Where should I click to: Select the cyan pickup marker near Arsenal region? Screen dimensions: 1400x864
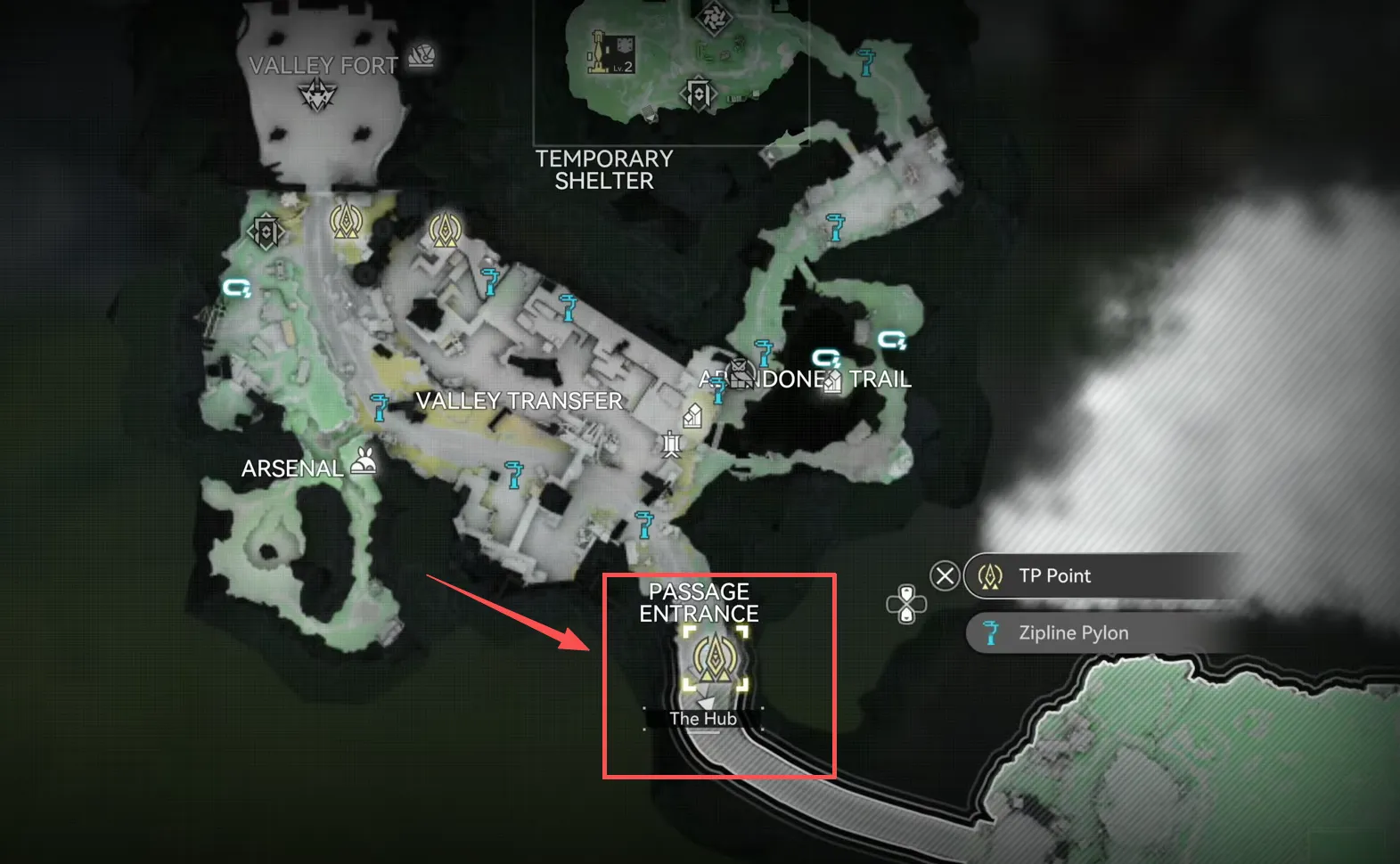234,289
